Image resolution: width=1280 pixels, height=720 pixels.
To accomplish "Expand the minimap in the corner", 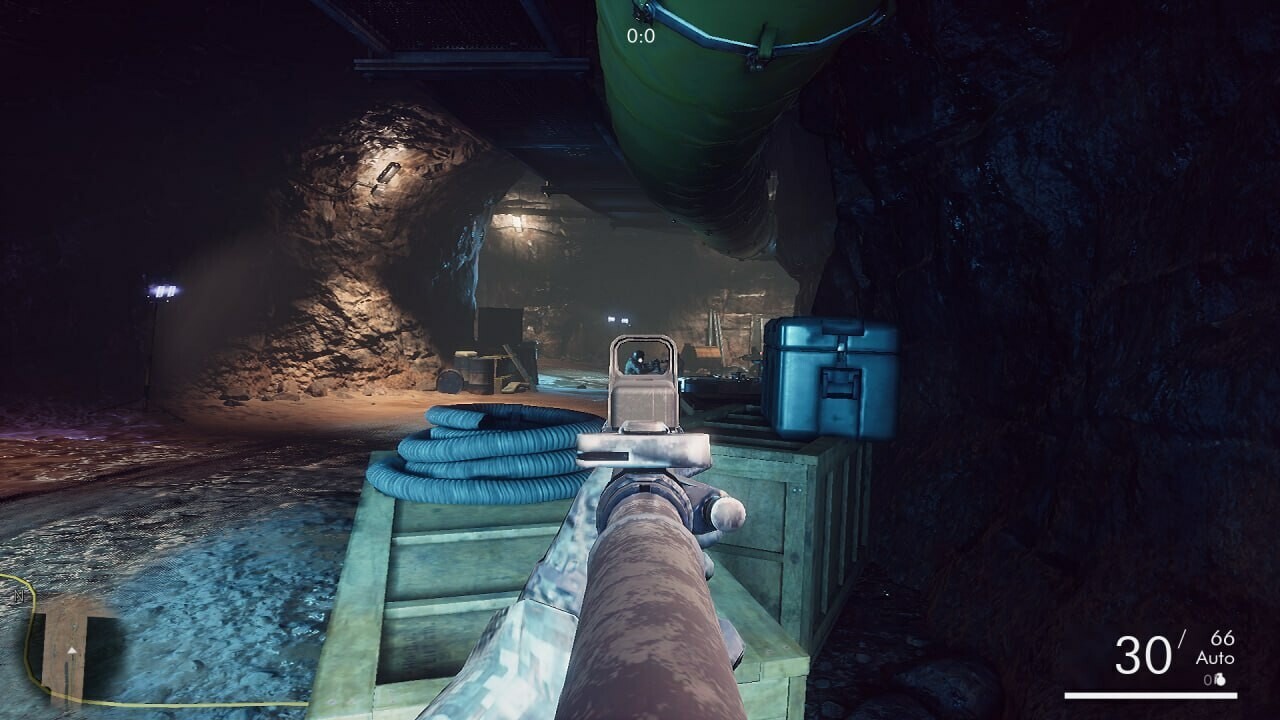I will 65,660.
